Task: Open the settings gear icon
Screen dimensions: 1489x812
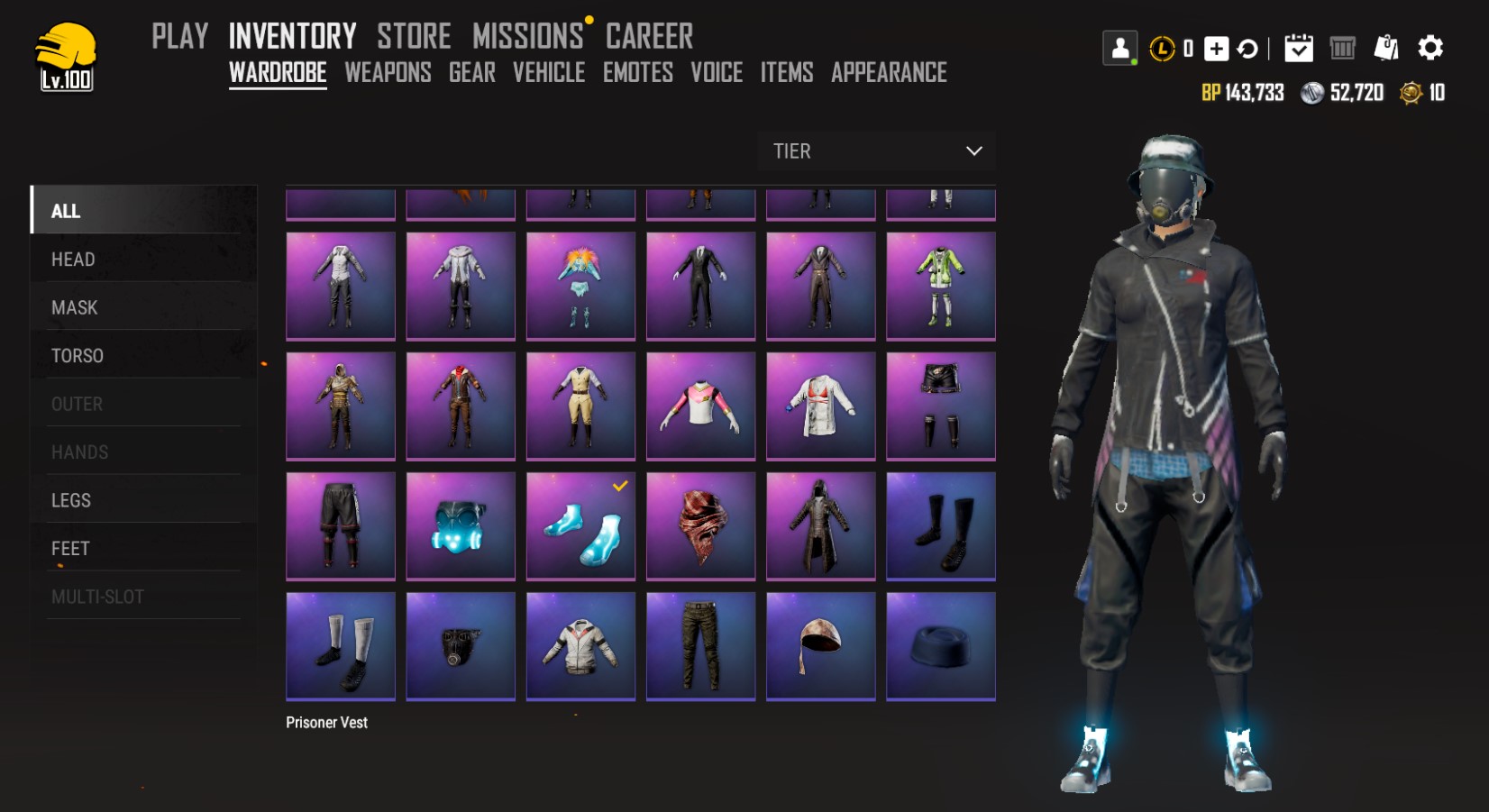Action: [x=1430, y=48]
